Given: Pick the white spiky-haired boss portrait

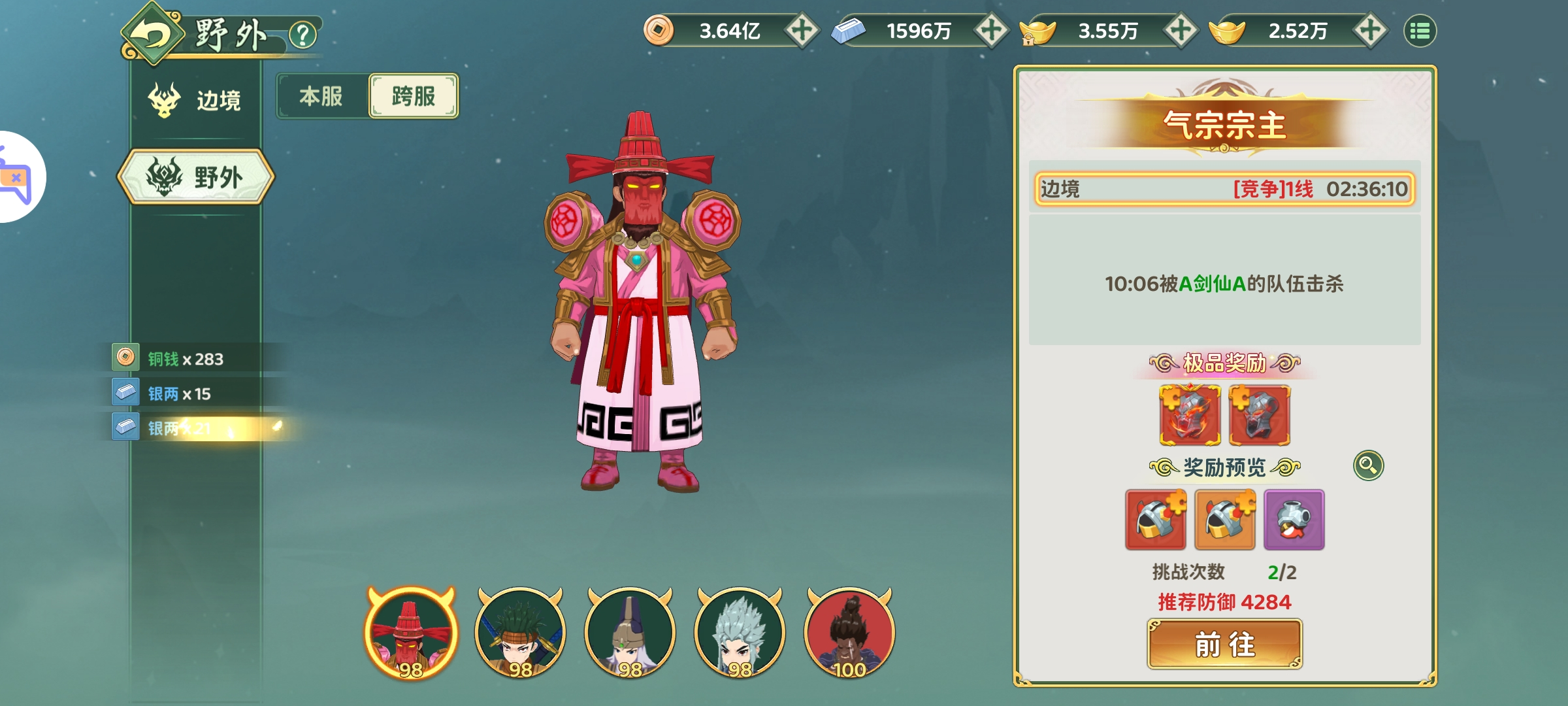Looking at the screenshot, I should pyautogui.click(x=740, y=633).
